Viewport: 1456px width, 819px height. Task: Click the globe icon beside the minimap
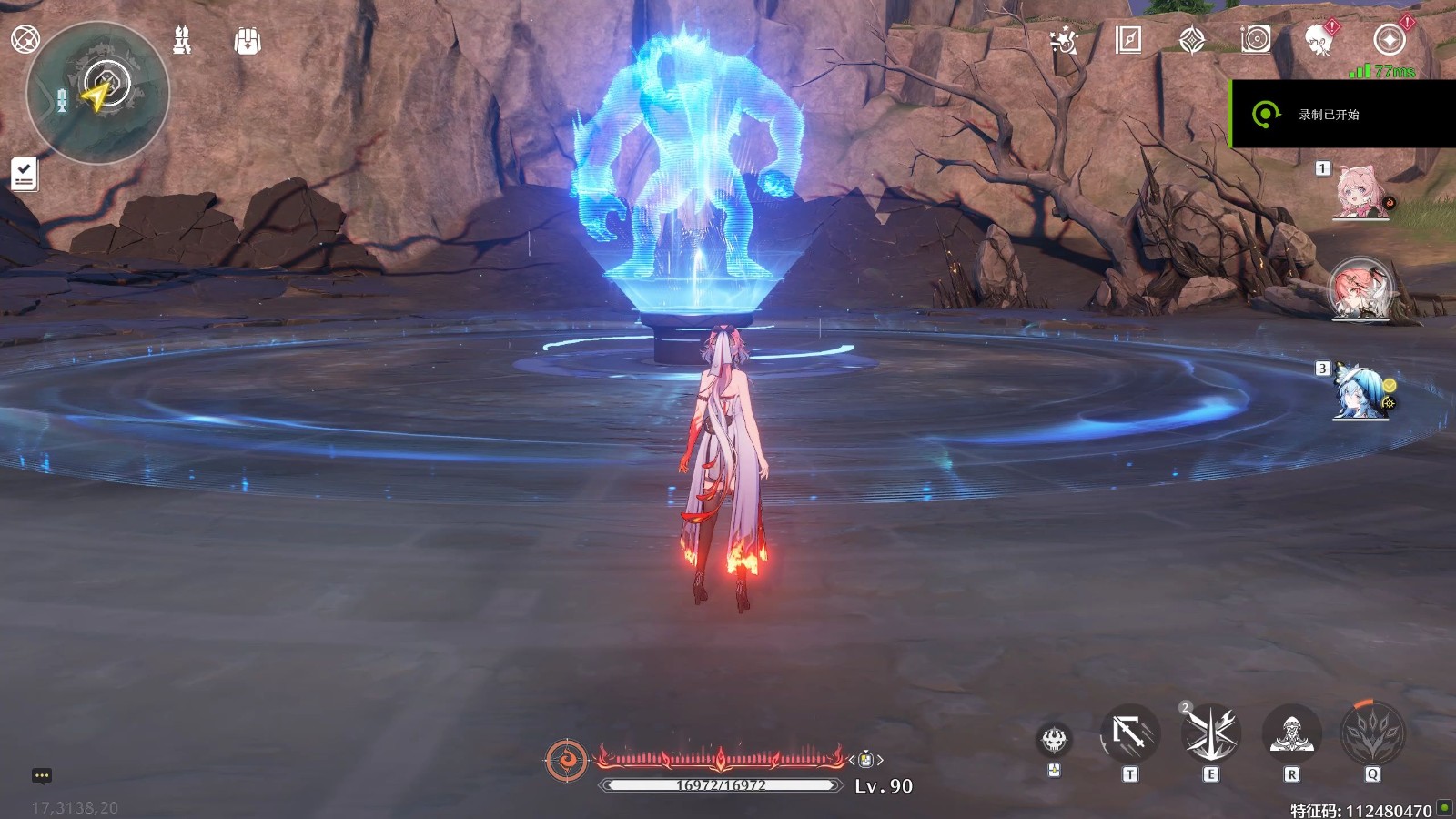[x=25, y=39]
